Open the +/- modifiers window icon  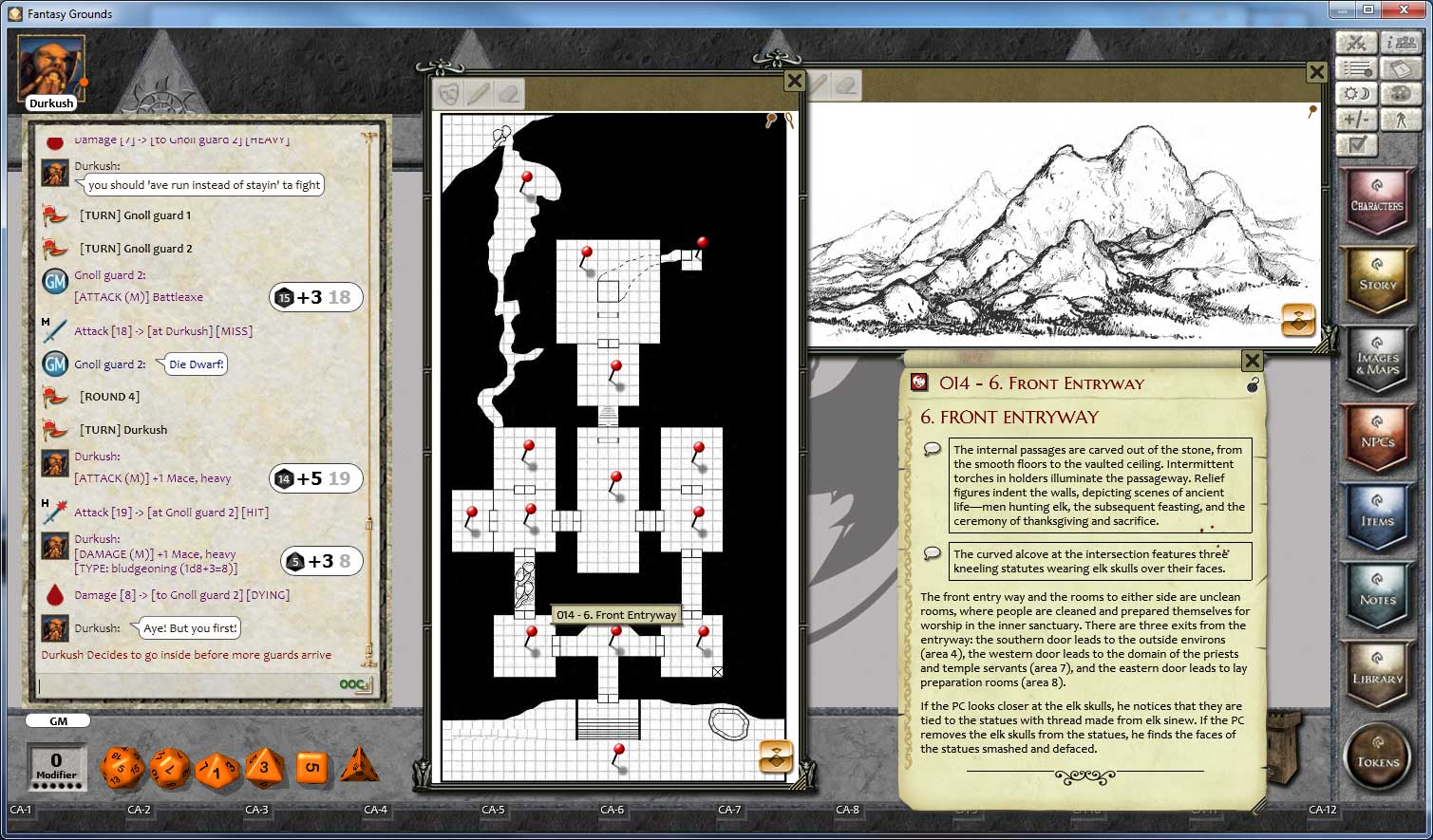[1357, 119]
